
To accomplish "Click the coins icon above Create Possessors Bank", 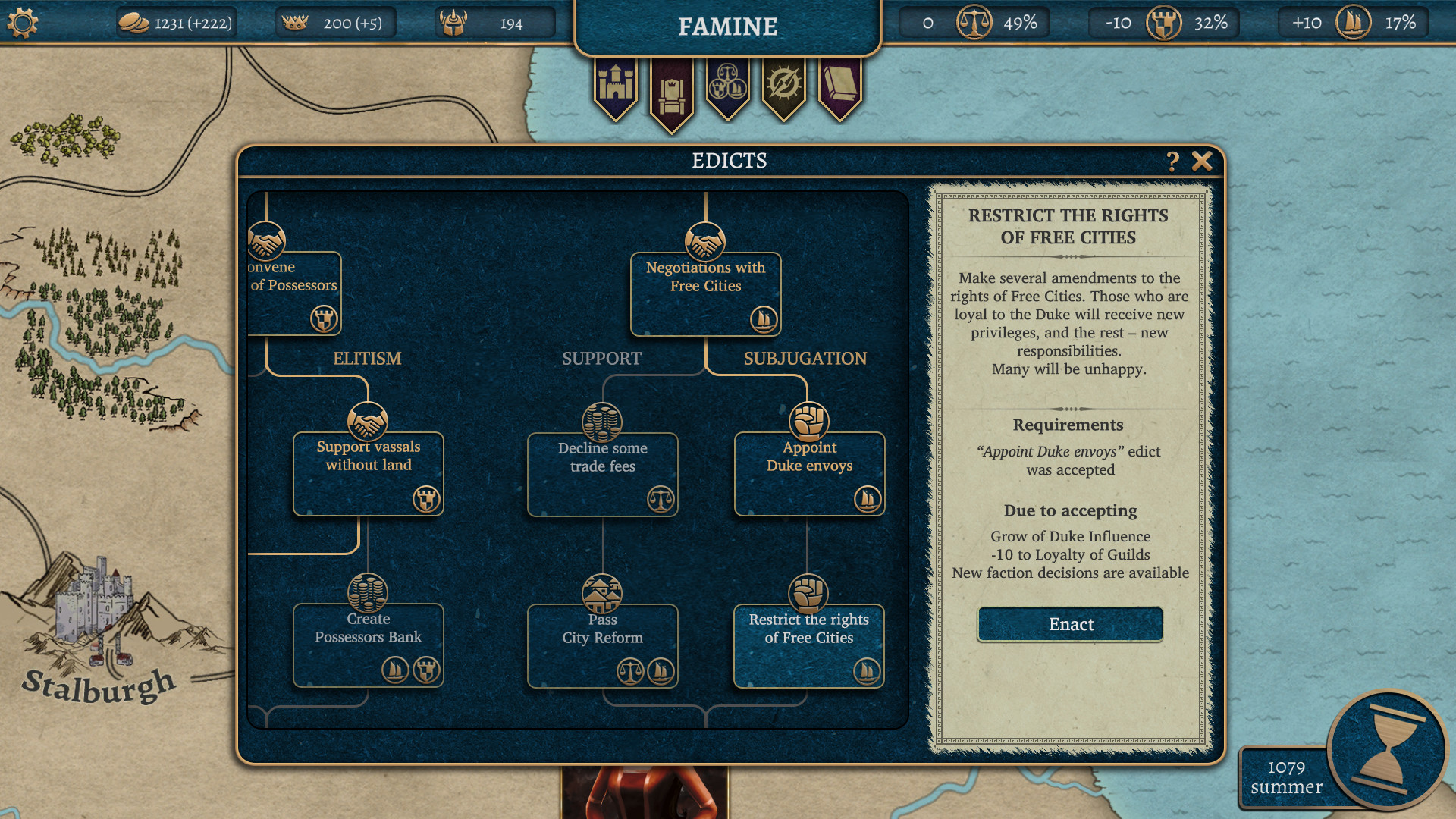I will [x=368, y=594].
